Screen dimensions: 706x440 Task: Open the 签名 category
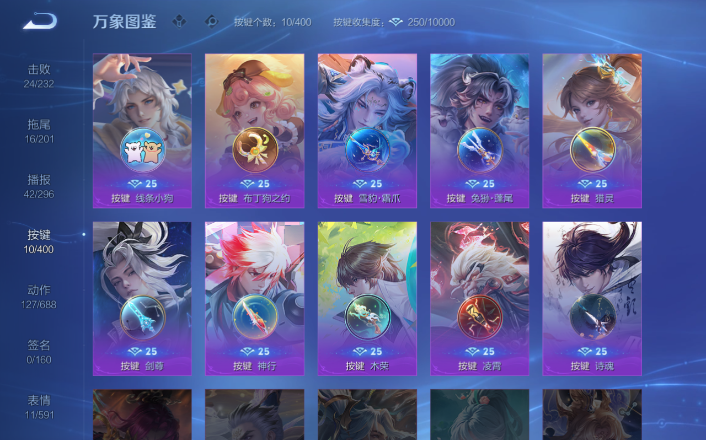pyautogui.click(x=39, y=350)
